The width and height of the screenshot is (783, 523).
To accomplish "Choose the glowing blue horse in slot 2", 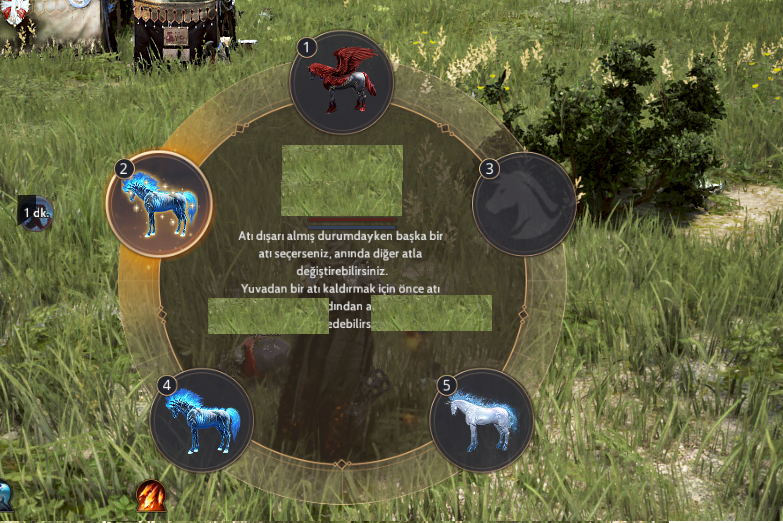I will (x=158, y=204).
